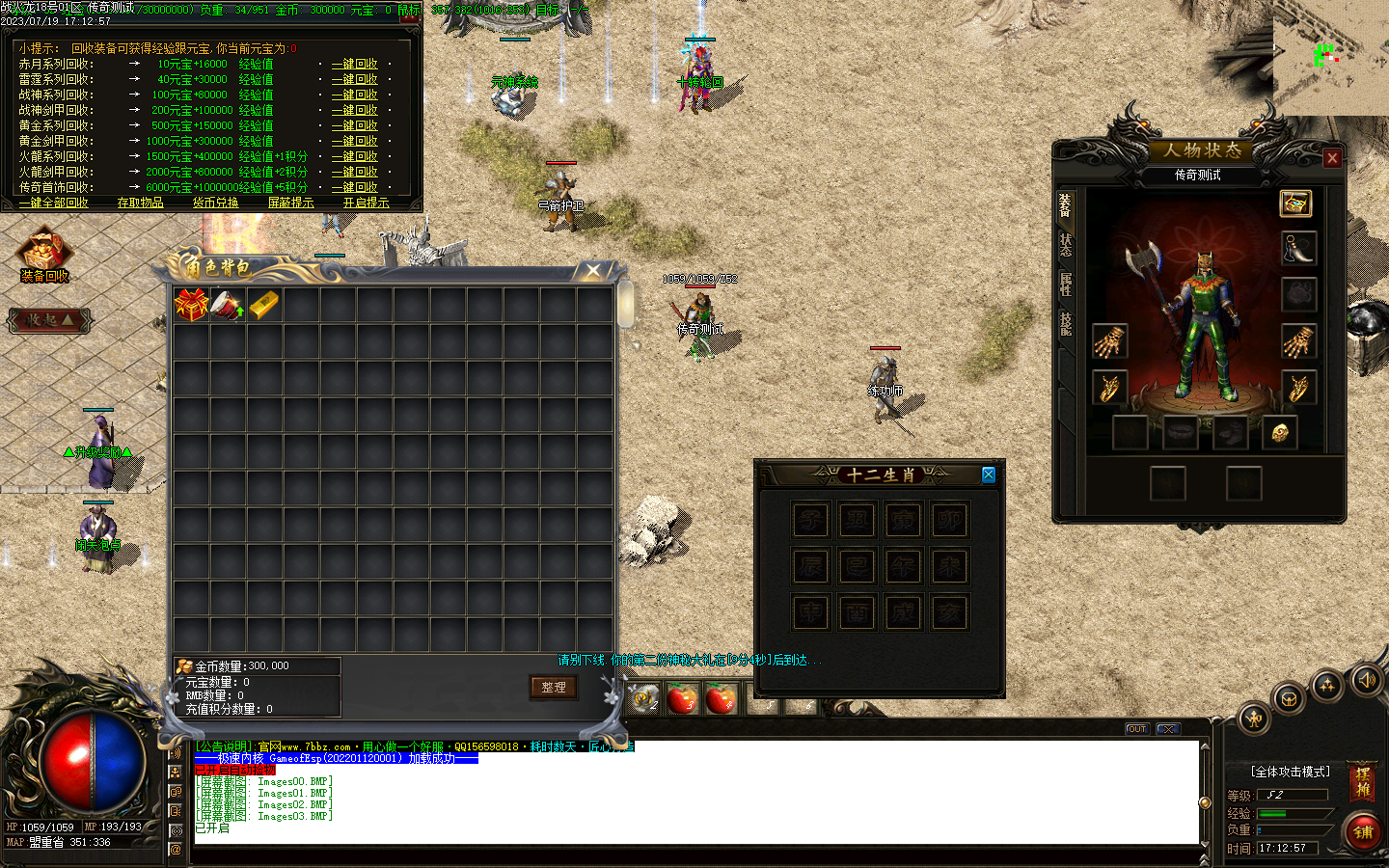
Task: Click the drum item icon in the backpack
Action: 228,305
